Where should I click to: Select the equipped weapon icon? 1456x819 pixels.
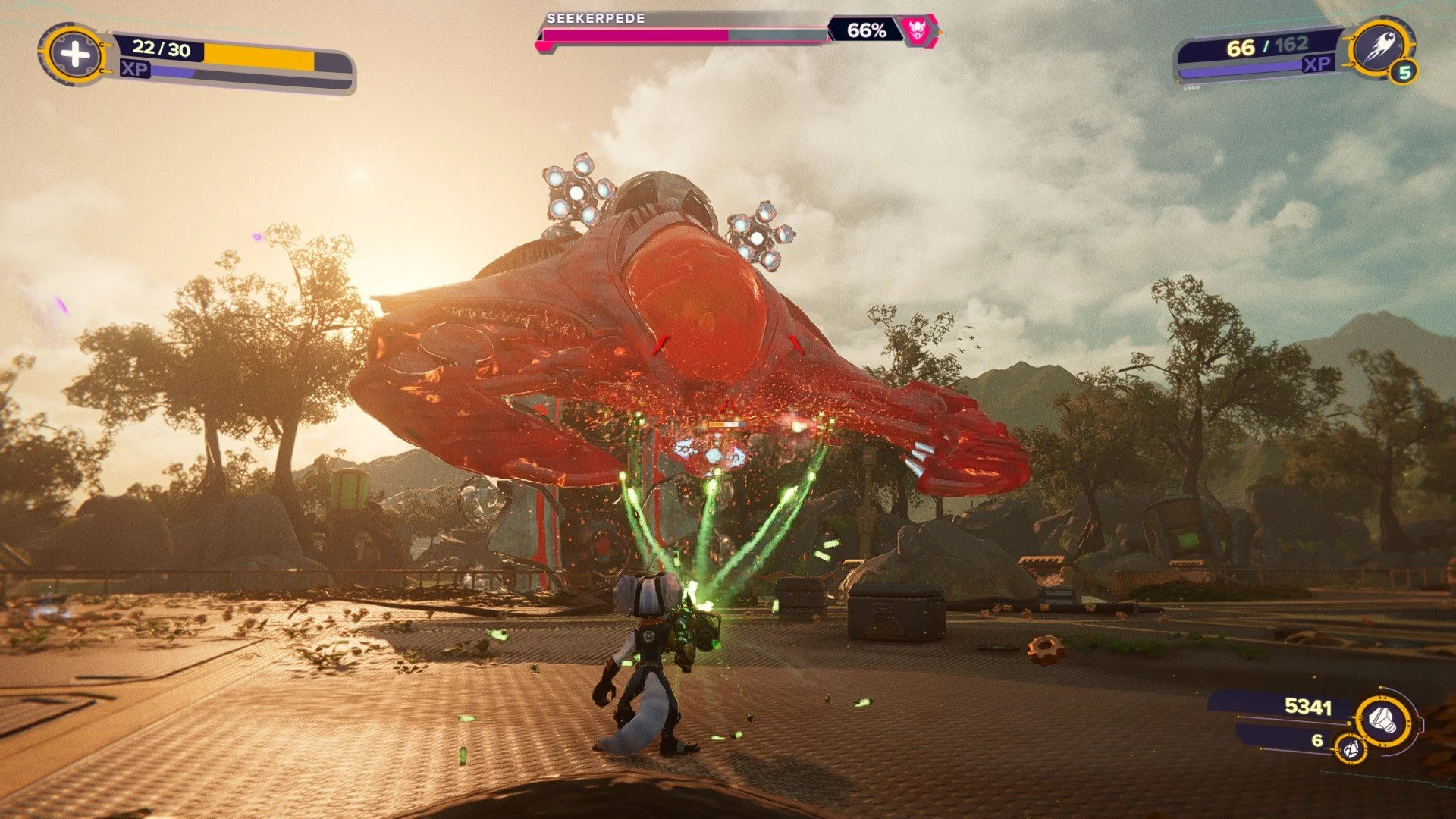coord(1378,49)
